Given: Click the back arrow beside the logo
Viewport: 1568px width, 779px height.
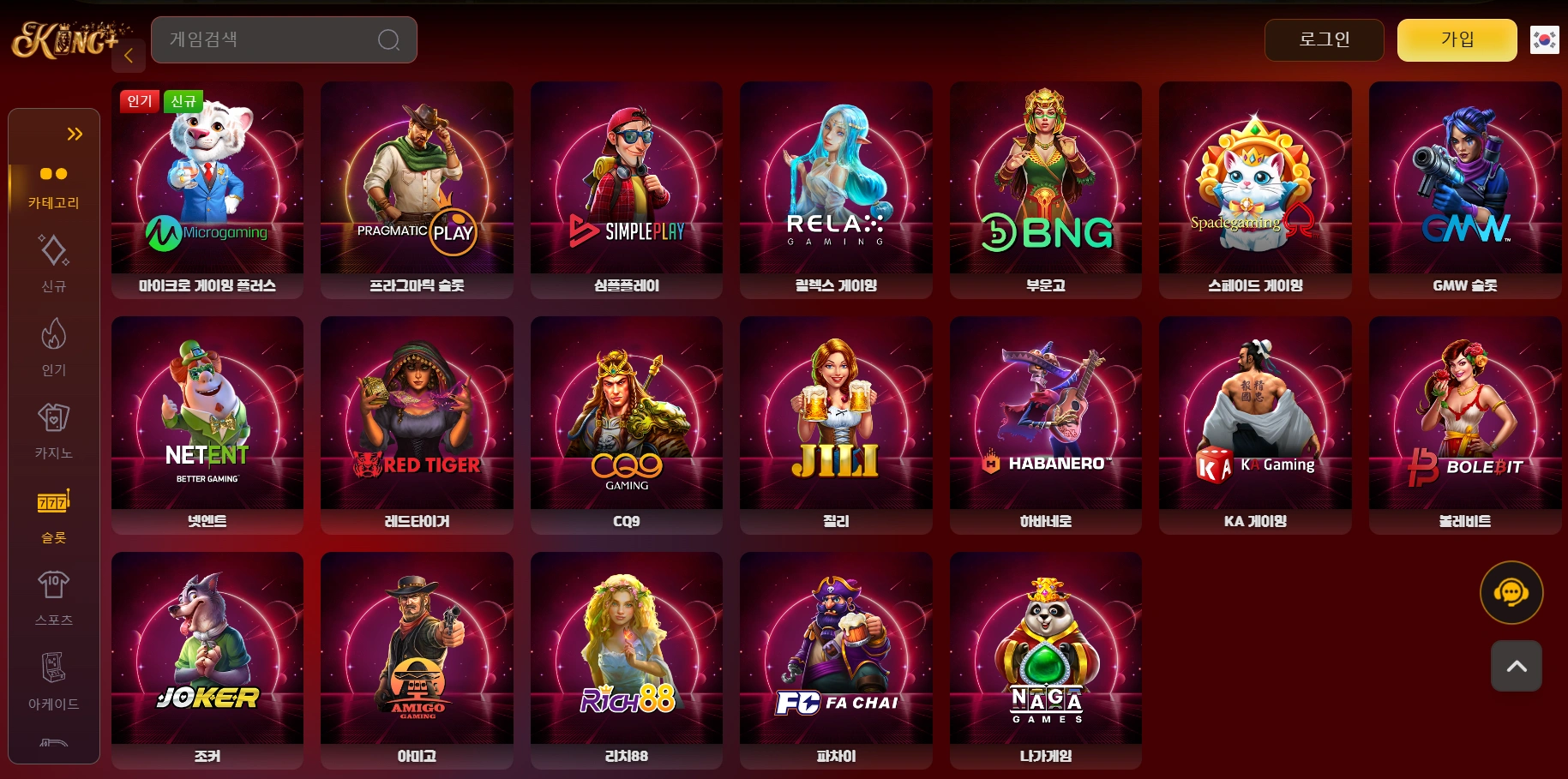Looking at the screenshot, I should click(x=129, y=56).
